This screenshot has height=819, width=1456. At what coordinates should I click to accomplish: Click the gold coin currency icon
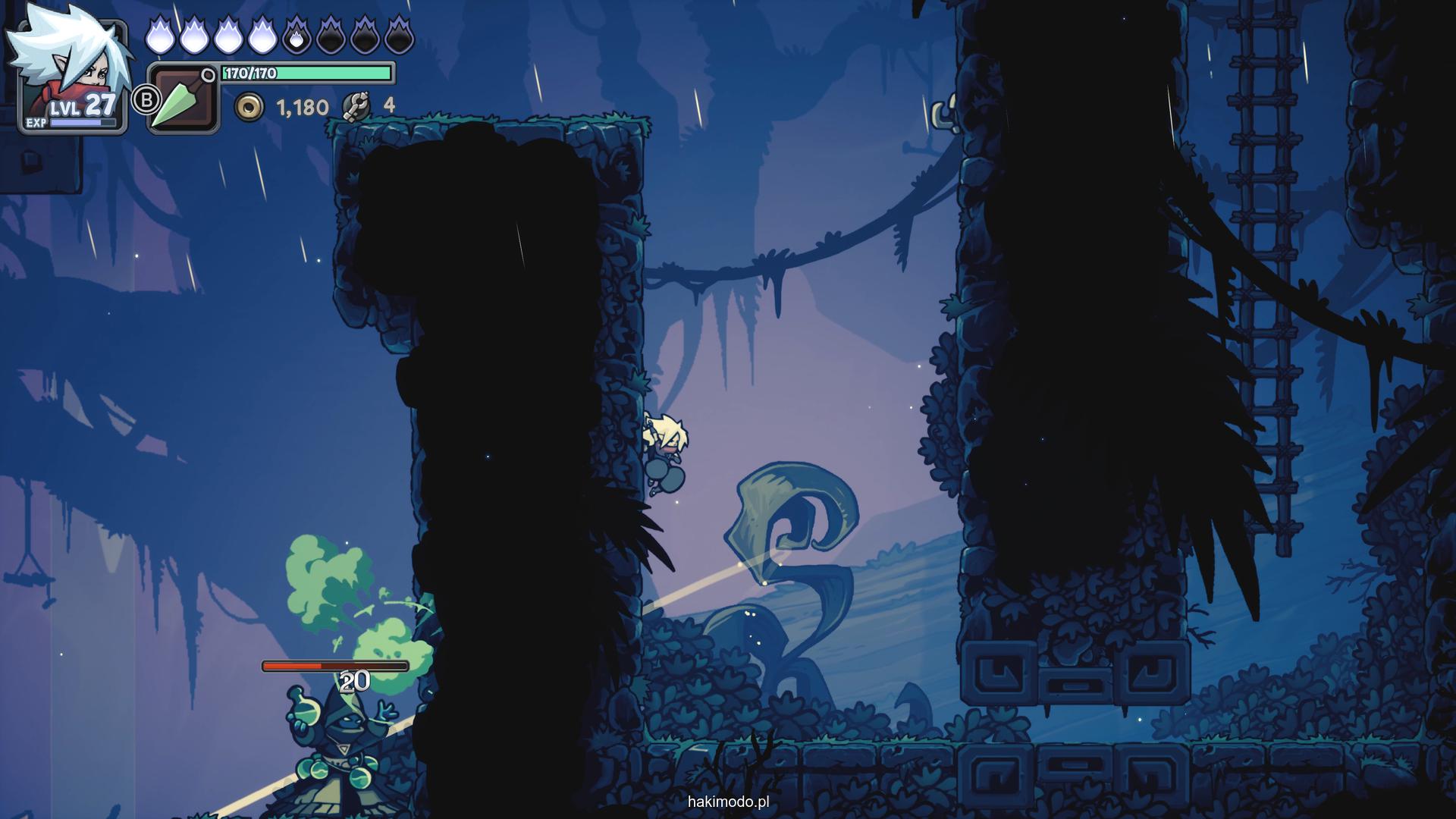[249, 108]
